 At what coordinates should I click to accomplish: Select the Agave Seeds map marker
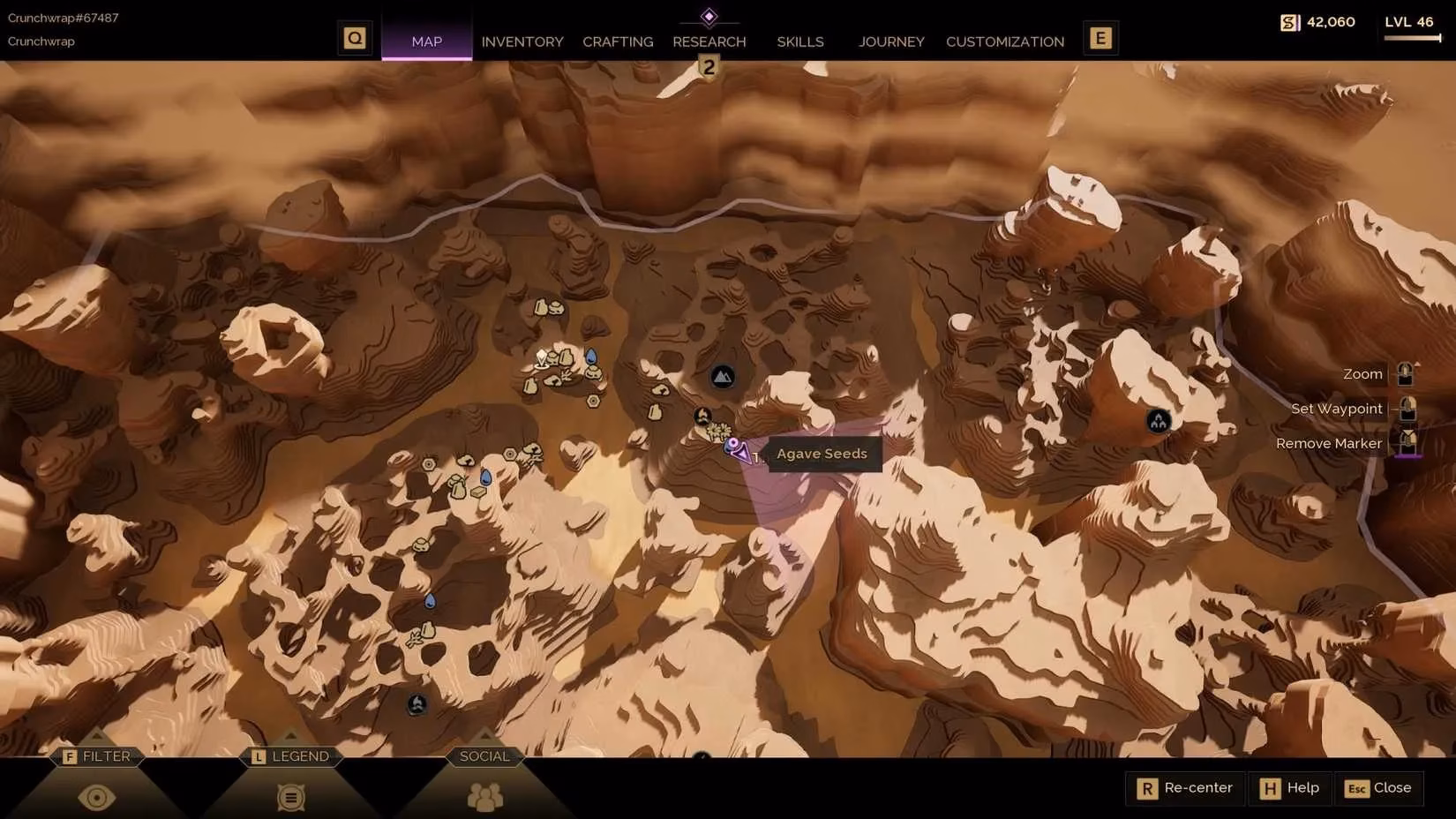point(732,446)
